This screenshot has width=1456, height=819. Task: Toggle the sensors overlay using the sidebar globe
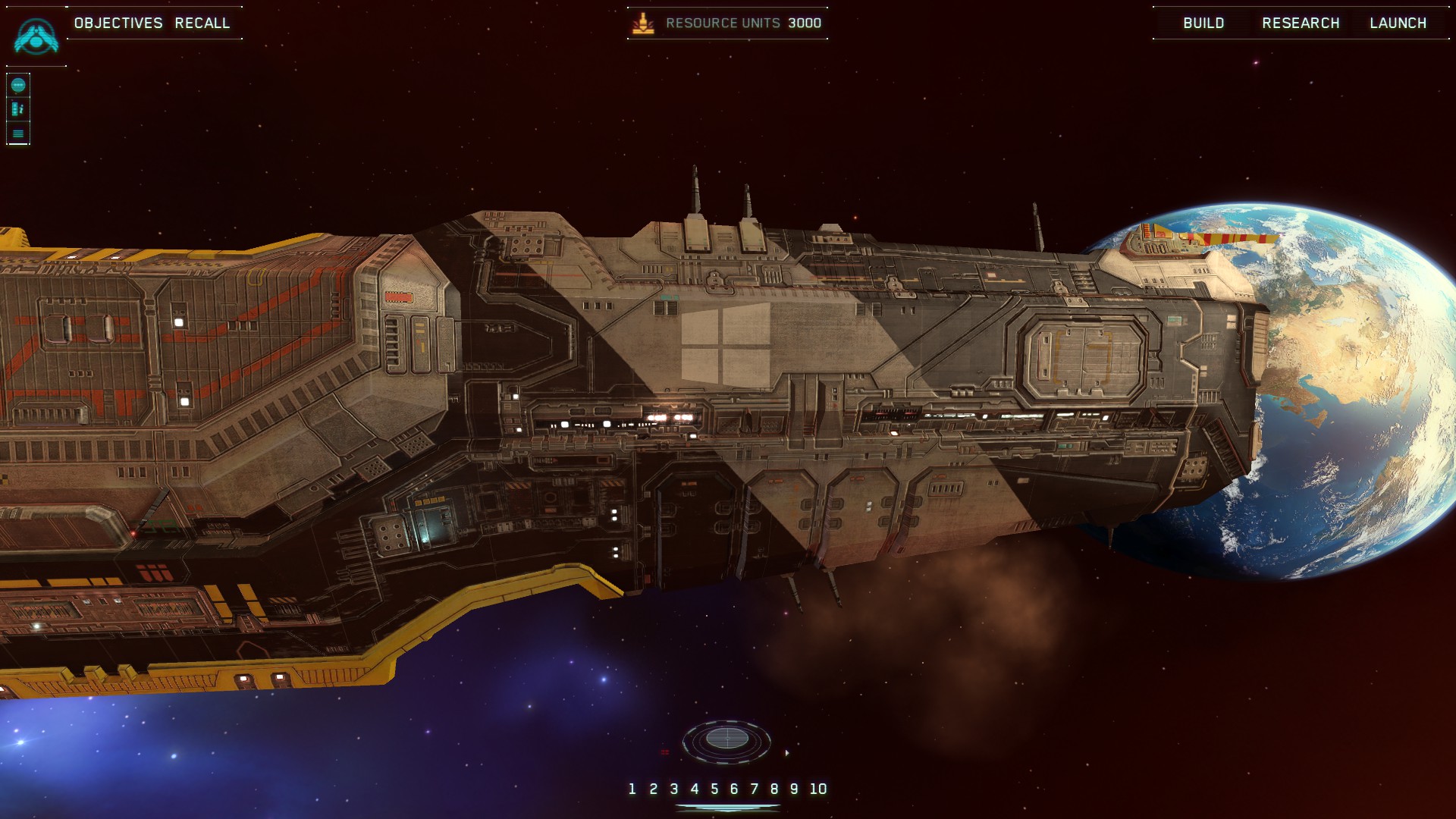(x=17, y=85)
